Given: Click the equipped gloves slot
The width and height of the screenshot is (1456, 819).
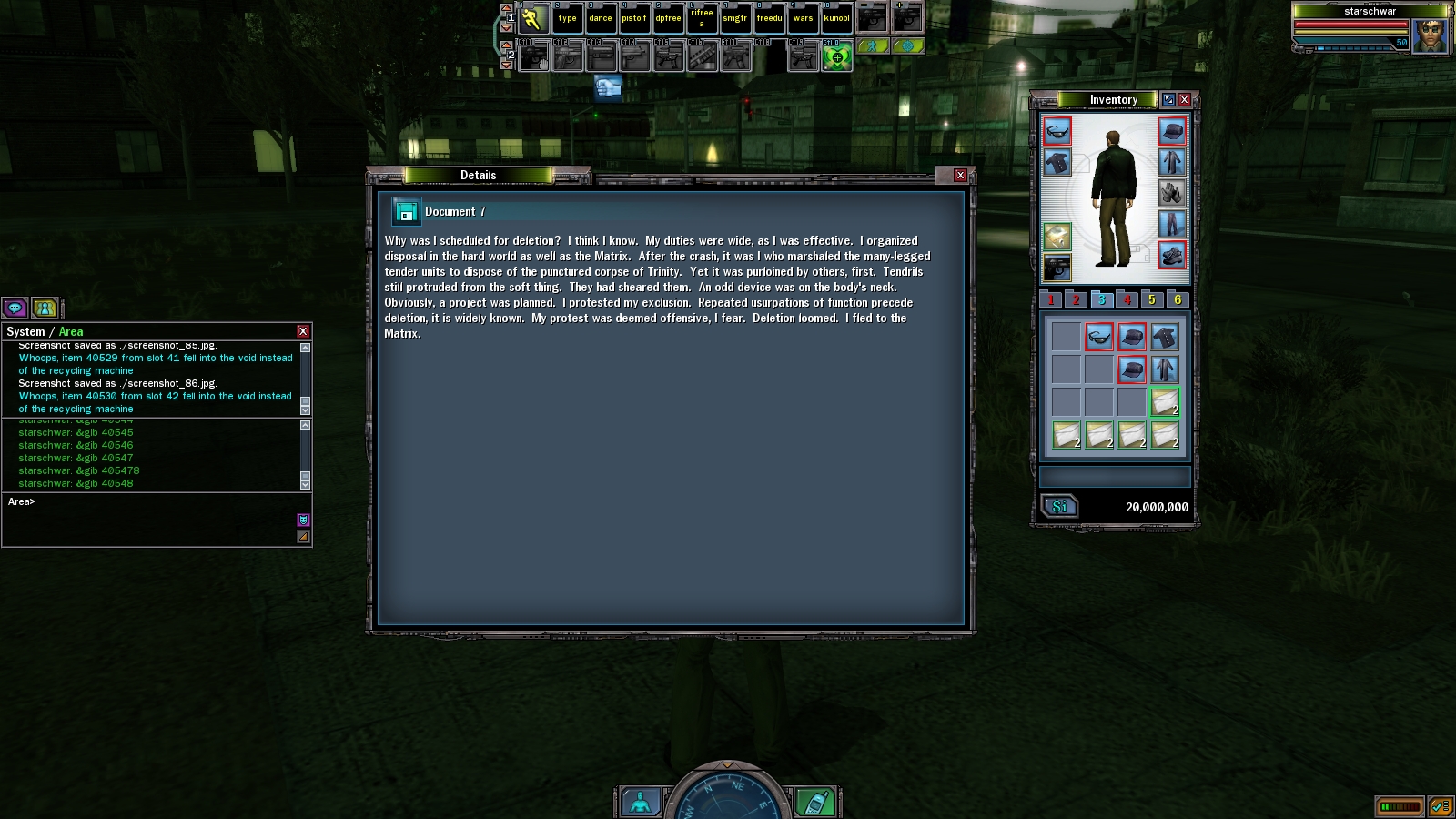Looking at the screenshot, I should click(1172, 193).
